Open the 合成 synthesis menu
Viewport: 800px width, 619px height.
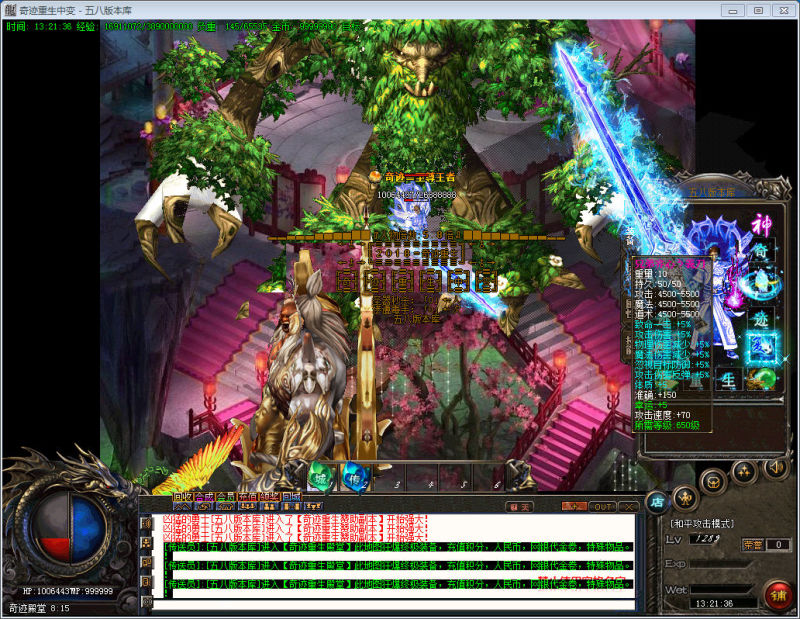(204, 496)
